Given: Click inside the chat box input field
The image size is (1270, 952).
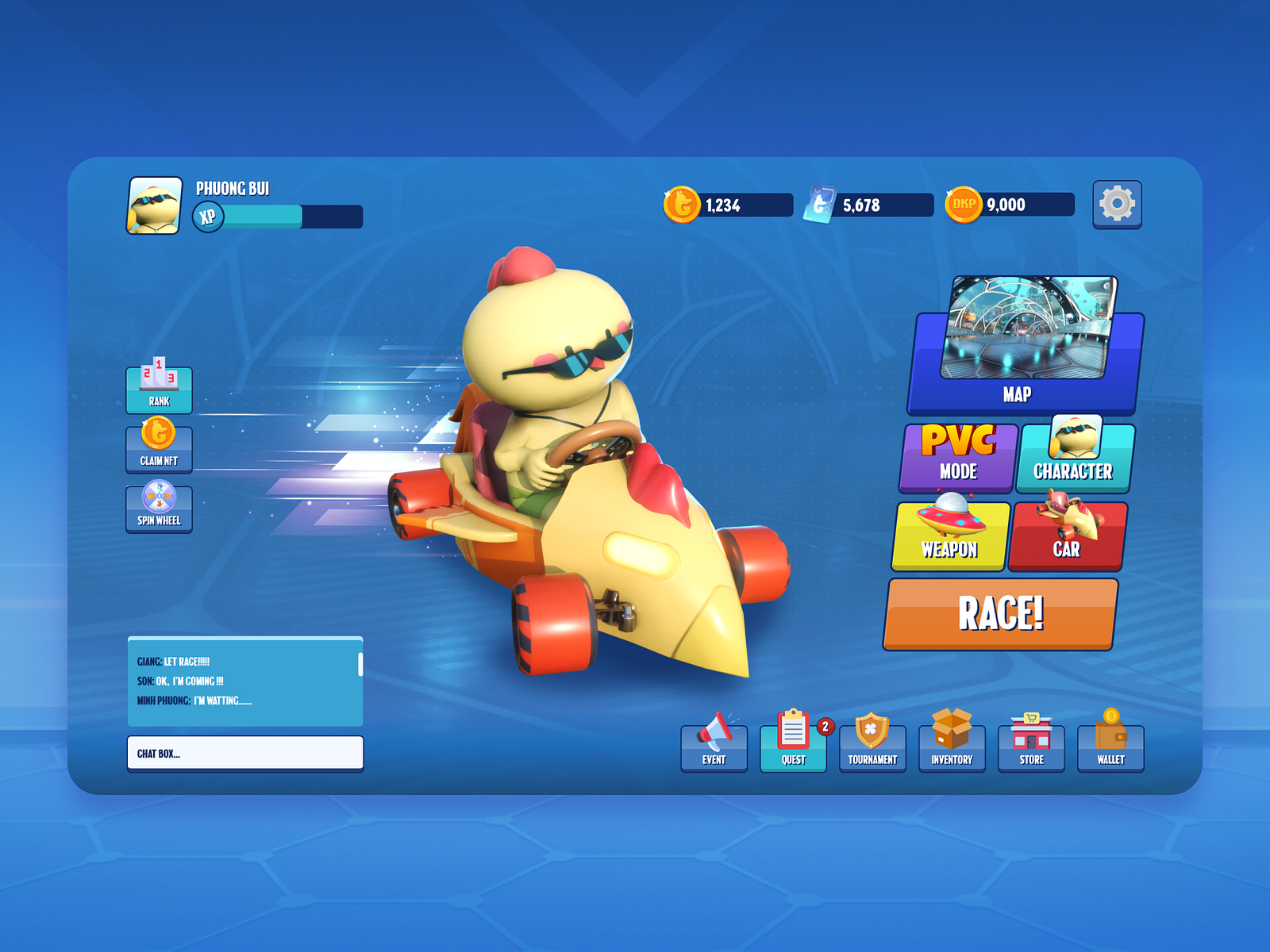Looking at the screenshot, I should [244, 752].
